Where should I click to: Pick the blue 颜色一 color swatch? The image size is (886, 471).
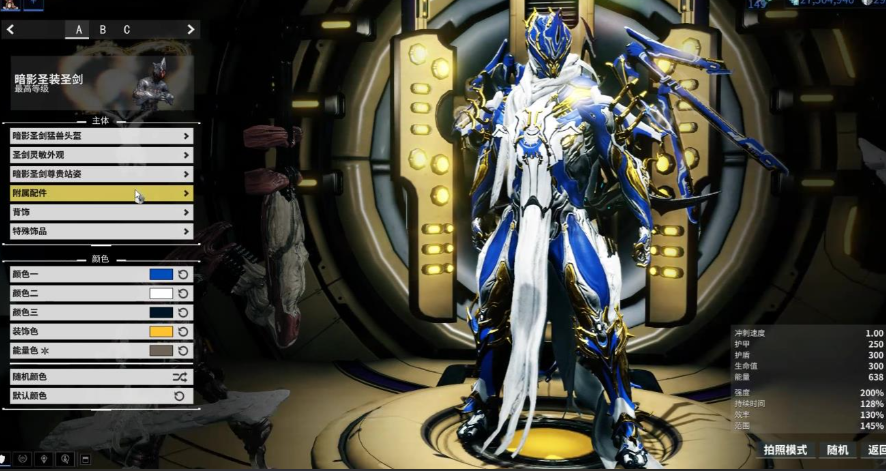(x=161, y=274)
